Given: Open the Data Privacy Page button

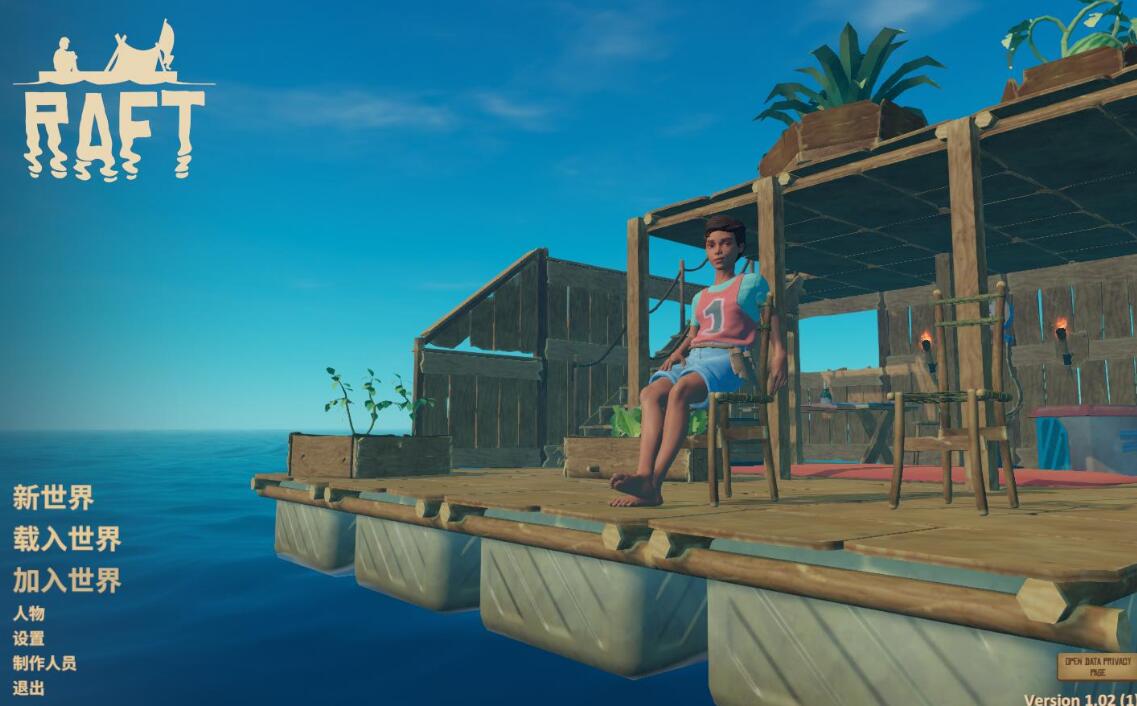Looking at the screenshot, I should 1097,667.
